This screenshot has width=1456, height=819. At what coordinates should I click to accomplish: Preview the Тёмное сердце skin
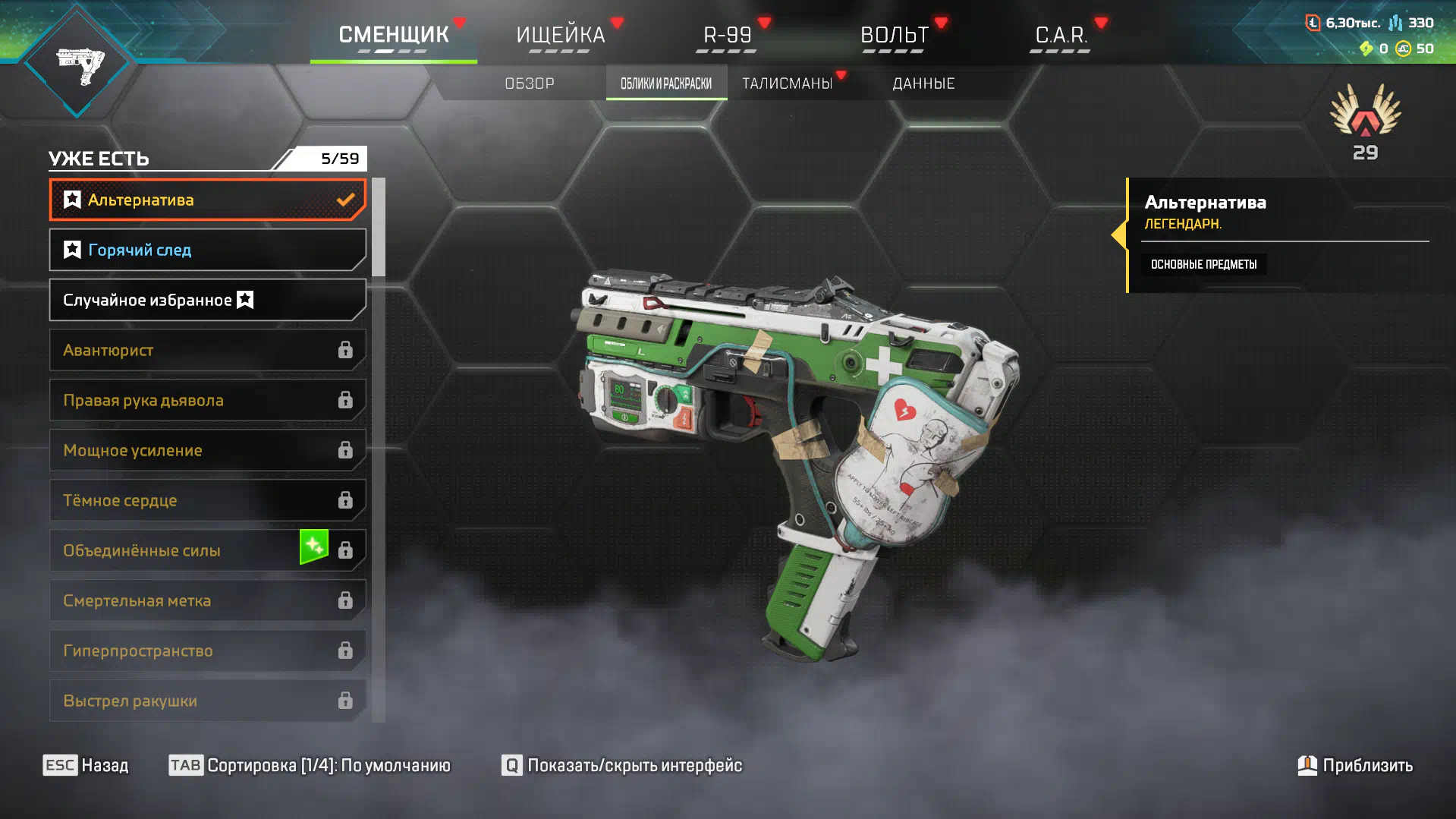(x=207, y=500)
